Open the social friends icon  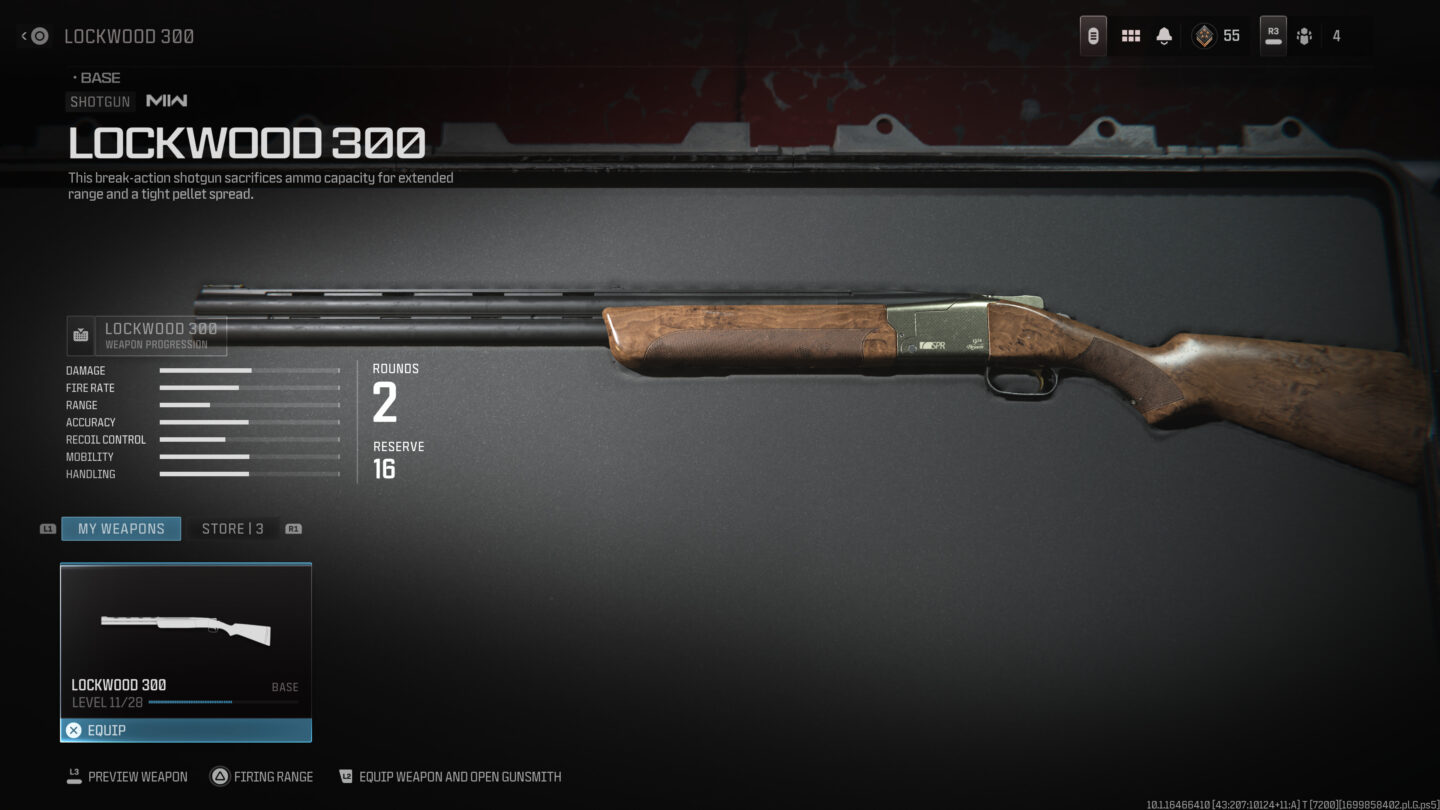[x=1304, y=36]
